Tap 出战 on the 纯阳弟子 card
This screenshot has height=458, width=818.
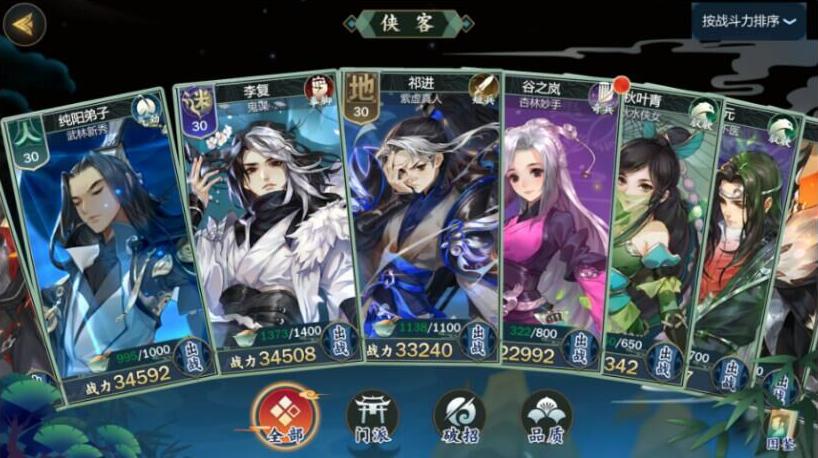pos(193,357)
